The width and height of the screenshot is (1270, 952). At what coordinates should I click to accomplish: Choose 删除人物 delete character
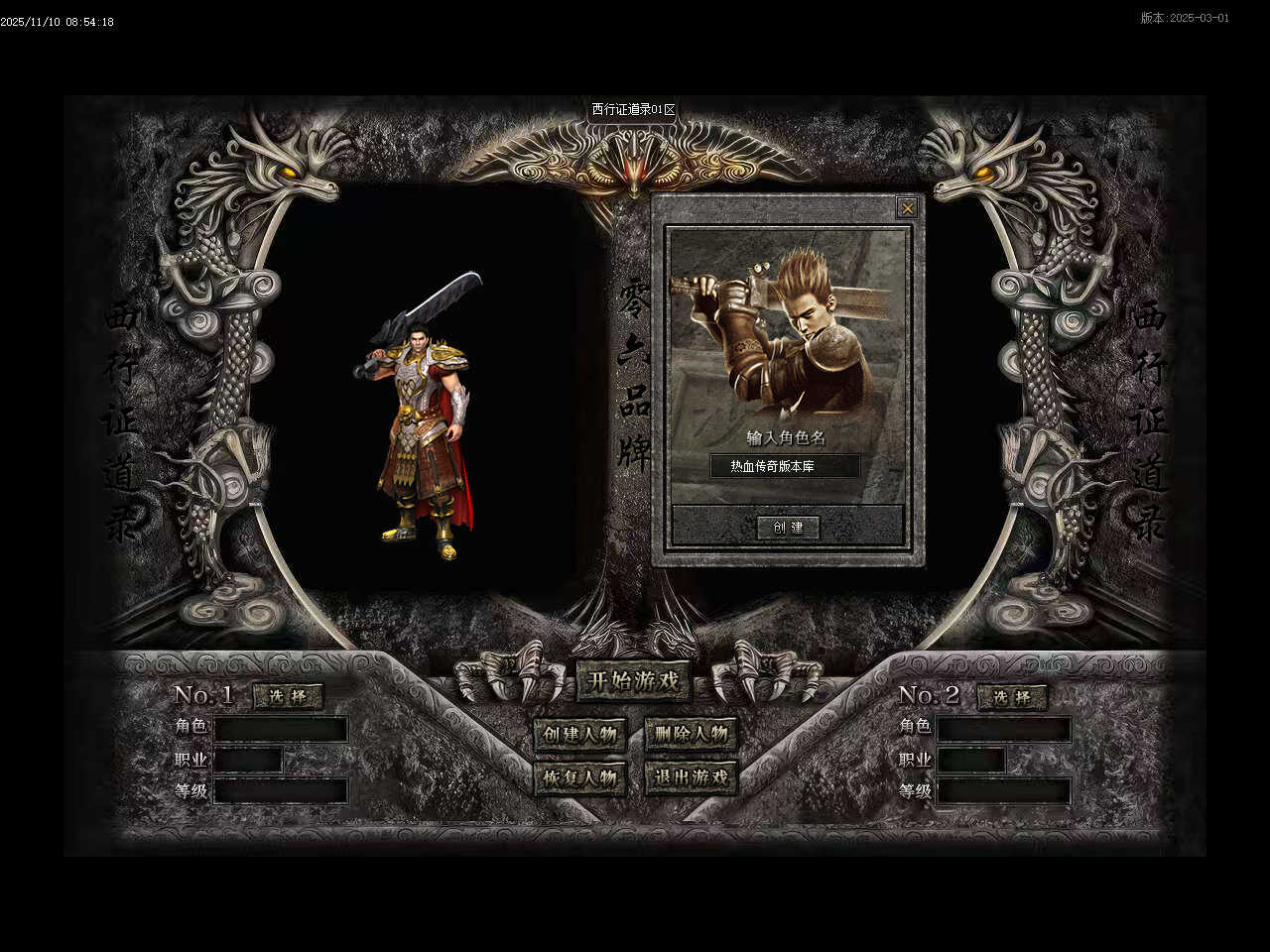tap(691, 735)
